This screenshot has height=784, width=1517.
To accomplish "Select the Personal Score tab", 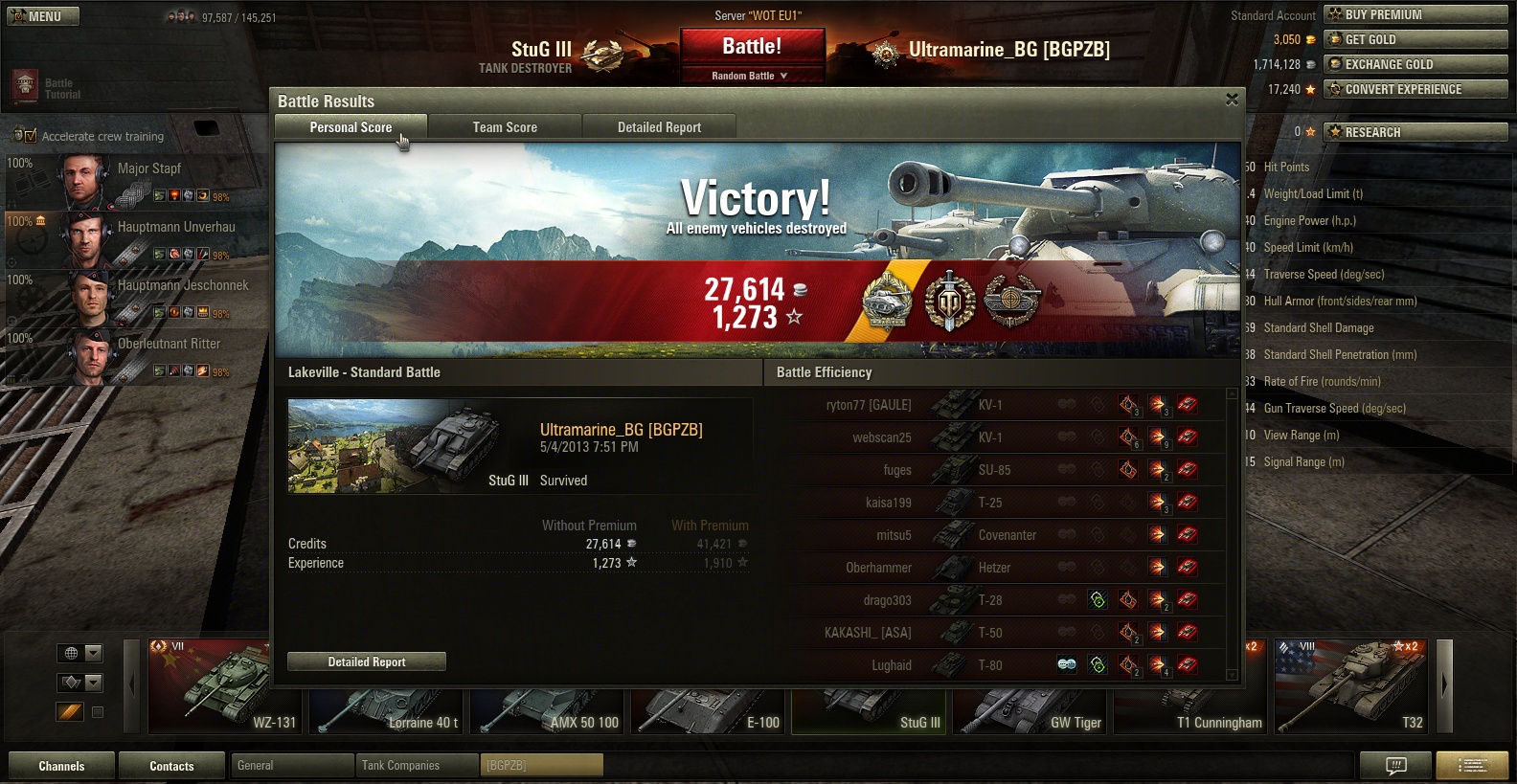I will (351, 127).
